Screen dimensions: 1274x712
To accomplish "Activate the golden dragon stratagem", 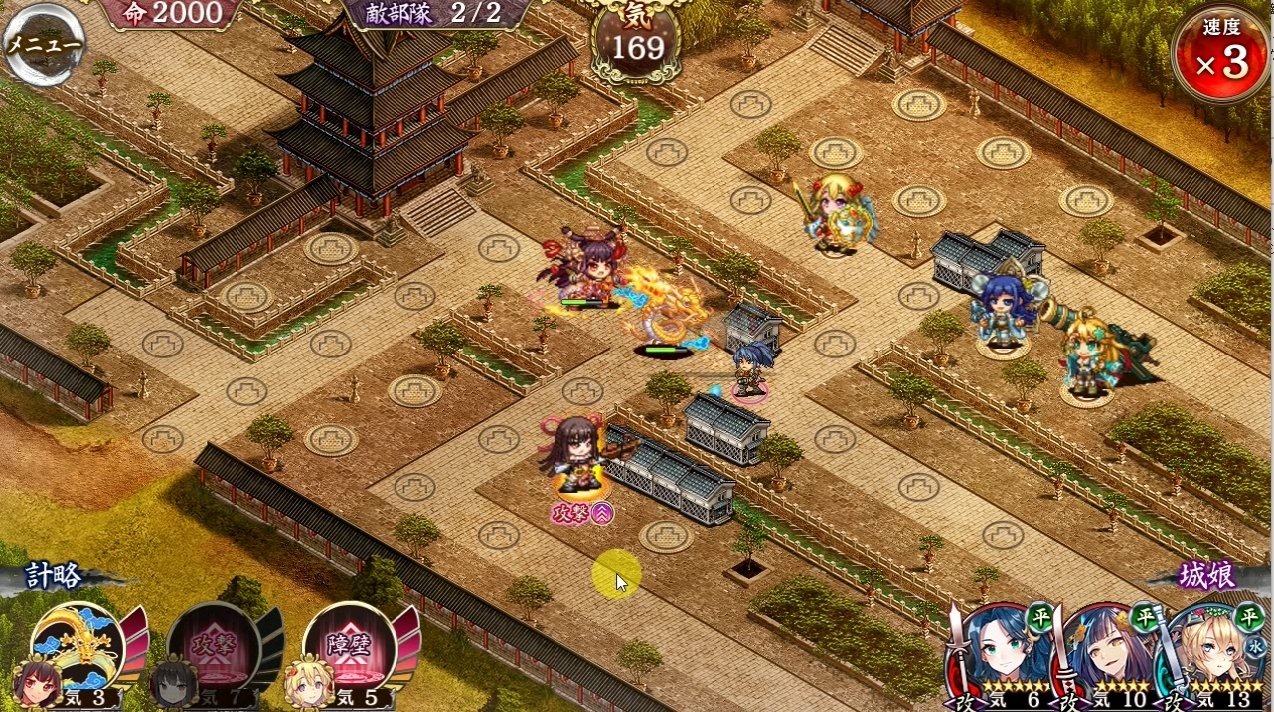I will click(78, 649).
